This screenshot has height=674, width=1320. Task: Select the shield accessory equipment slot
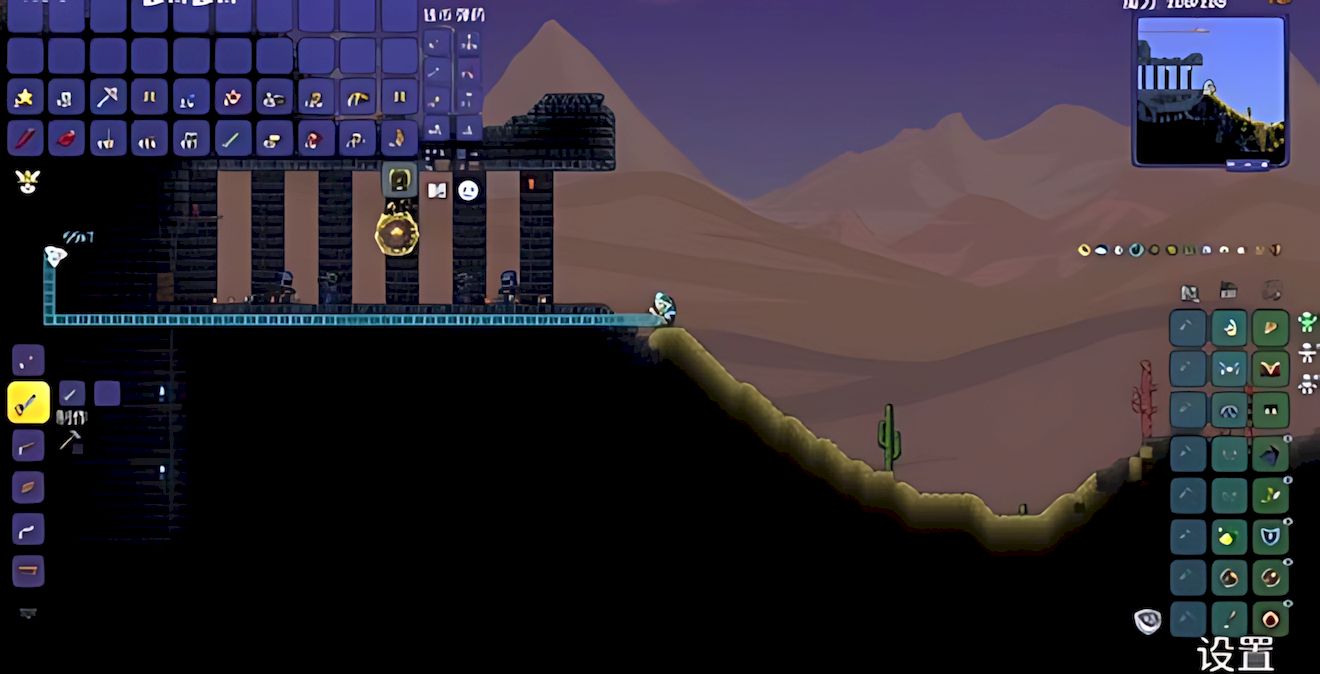[x=1270, y=537]
